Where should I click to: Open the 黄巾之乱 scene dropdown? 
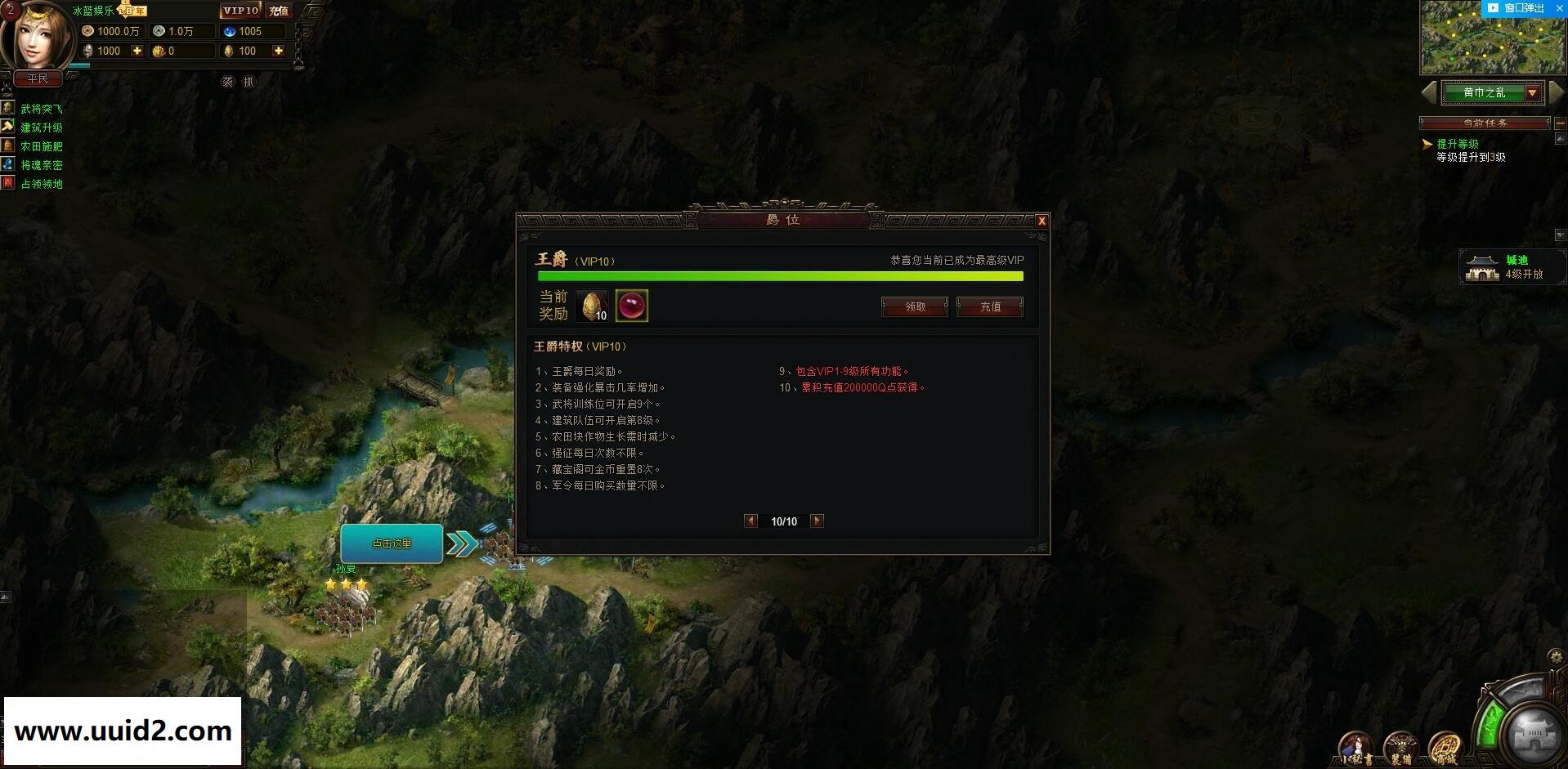(x=1533, y=92)
